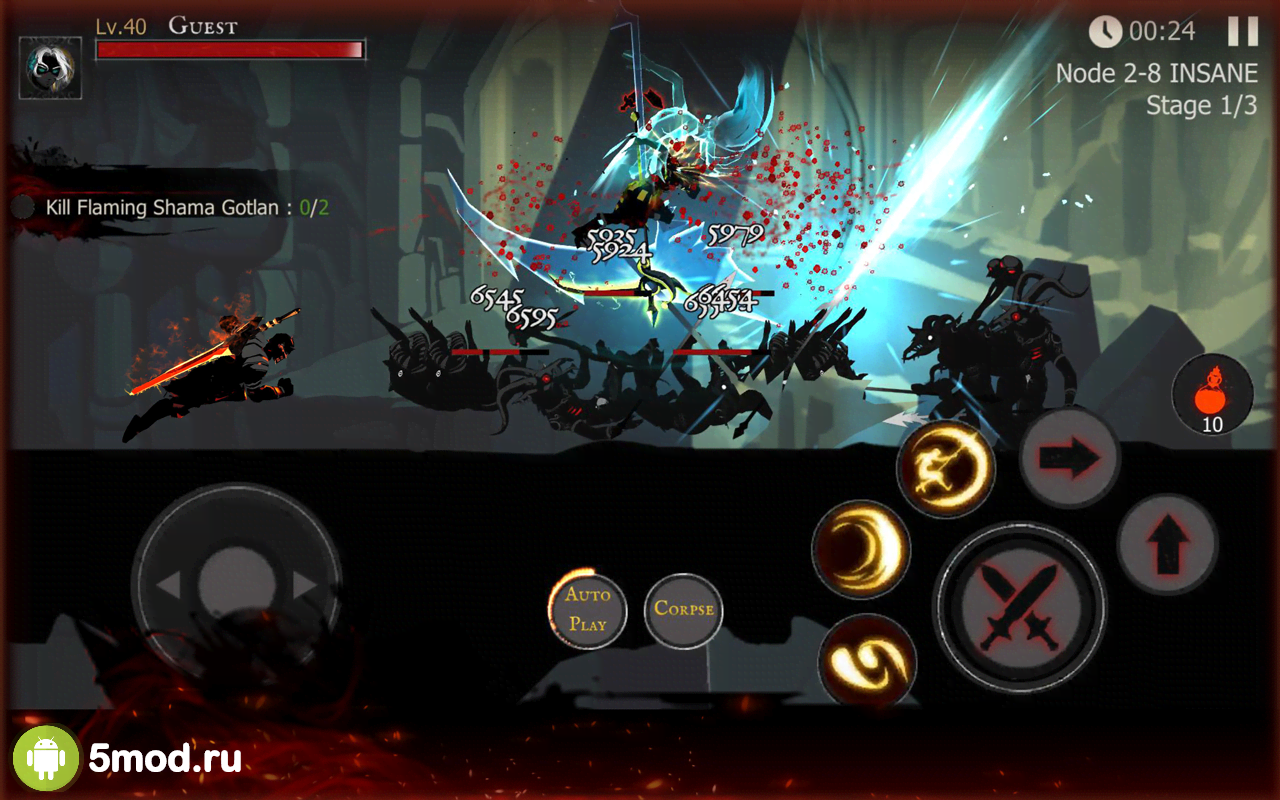Move right on the virtual joystick
This screenshot has height=800, width=1280.
pyautogui.click(x=305, y=585)
